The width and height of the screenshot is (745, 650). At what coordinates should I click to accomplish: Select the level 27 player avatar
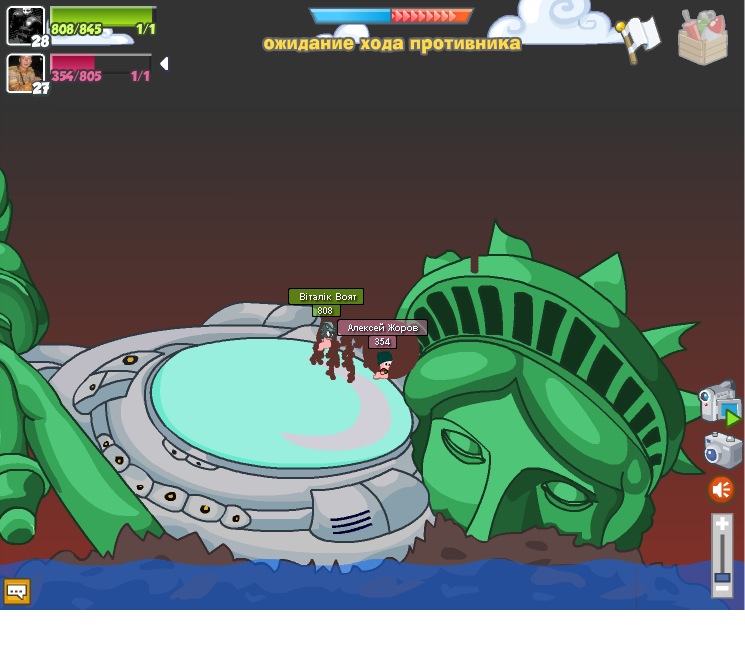[25, 73]
